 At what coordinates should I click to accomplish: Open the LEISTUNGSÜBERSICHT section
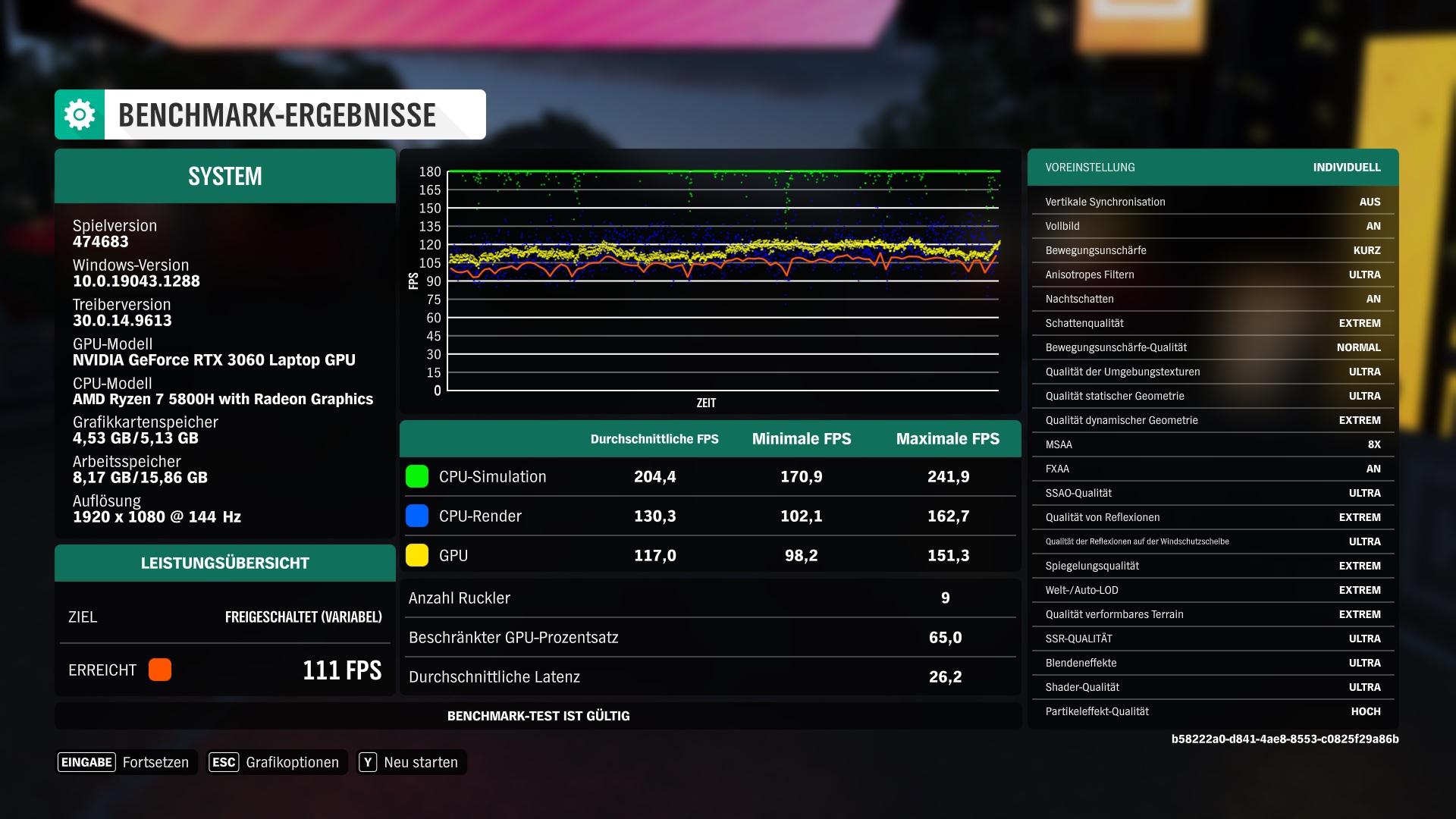click(224, 563)
